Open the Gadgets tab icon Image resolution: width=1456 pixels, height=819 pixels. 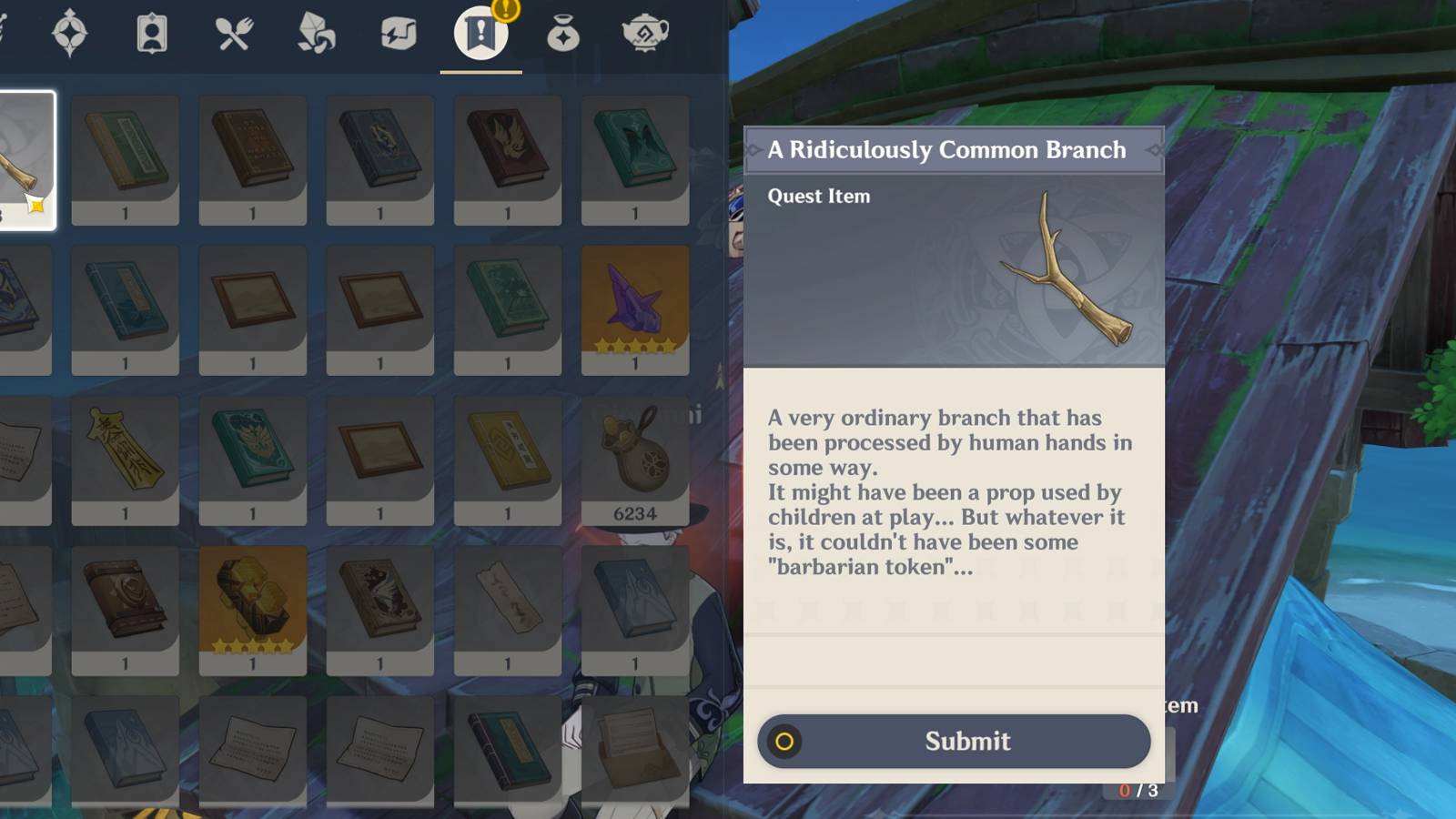pyautogui.click(x=396, y=34)
